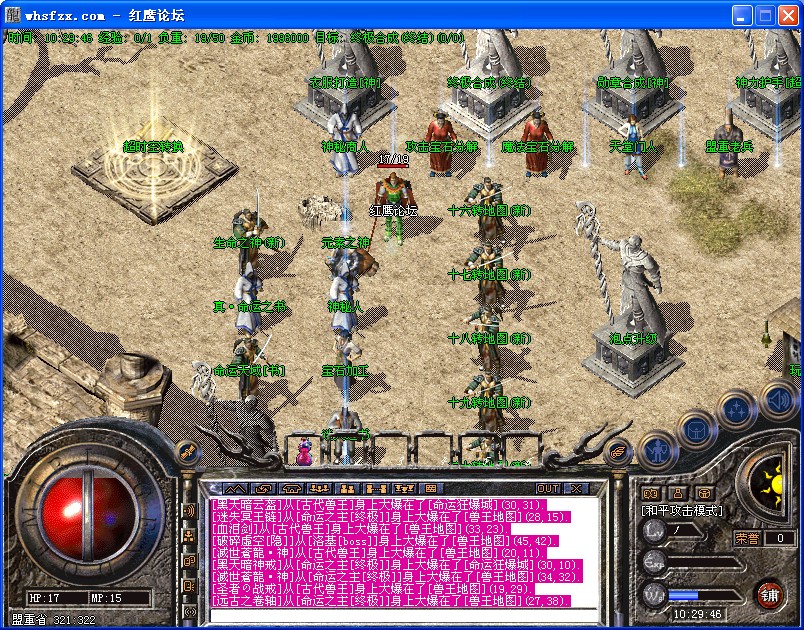Image resolution: width=804 pixels, height=630 pixels.
Task: Open the bag inventory round button
Action: (x=695, y=429)
